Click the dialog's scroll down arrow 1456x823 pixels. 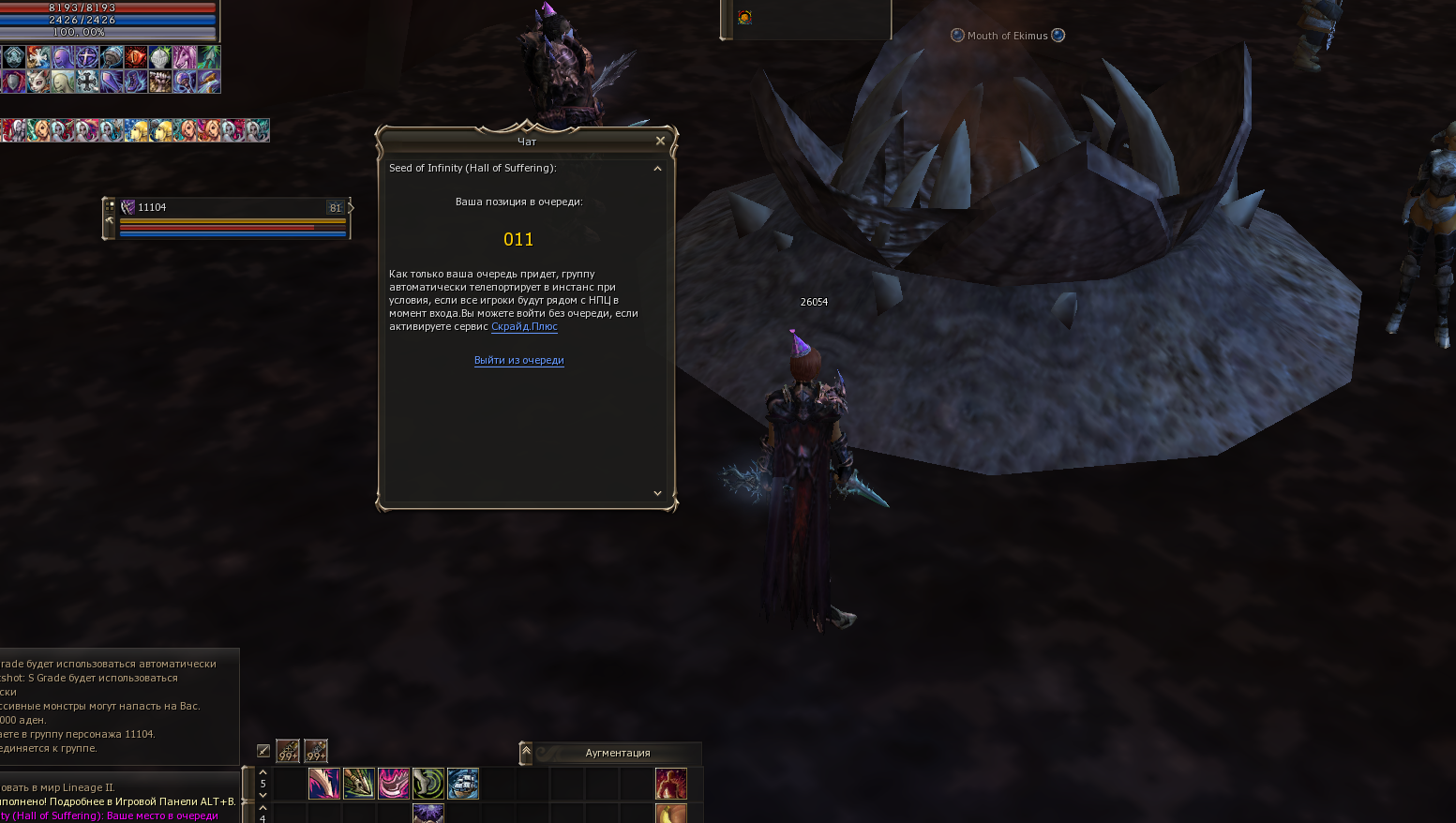click(657, 493)
